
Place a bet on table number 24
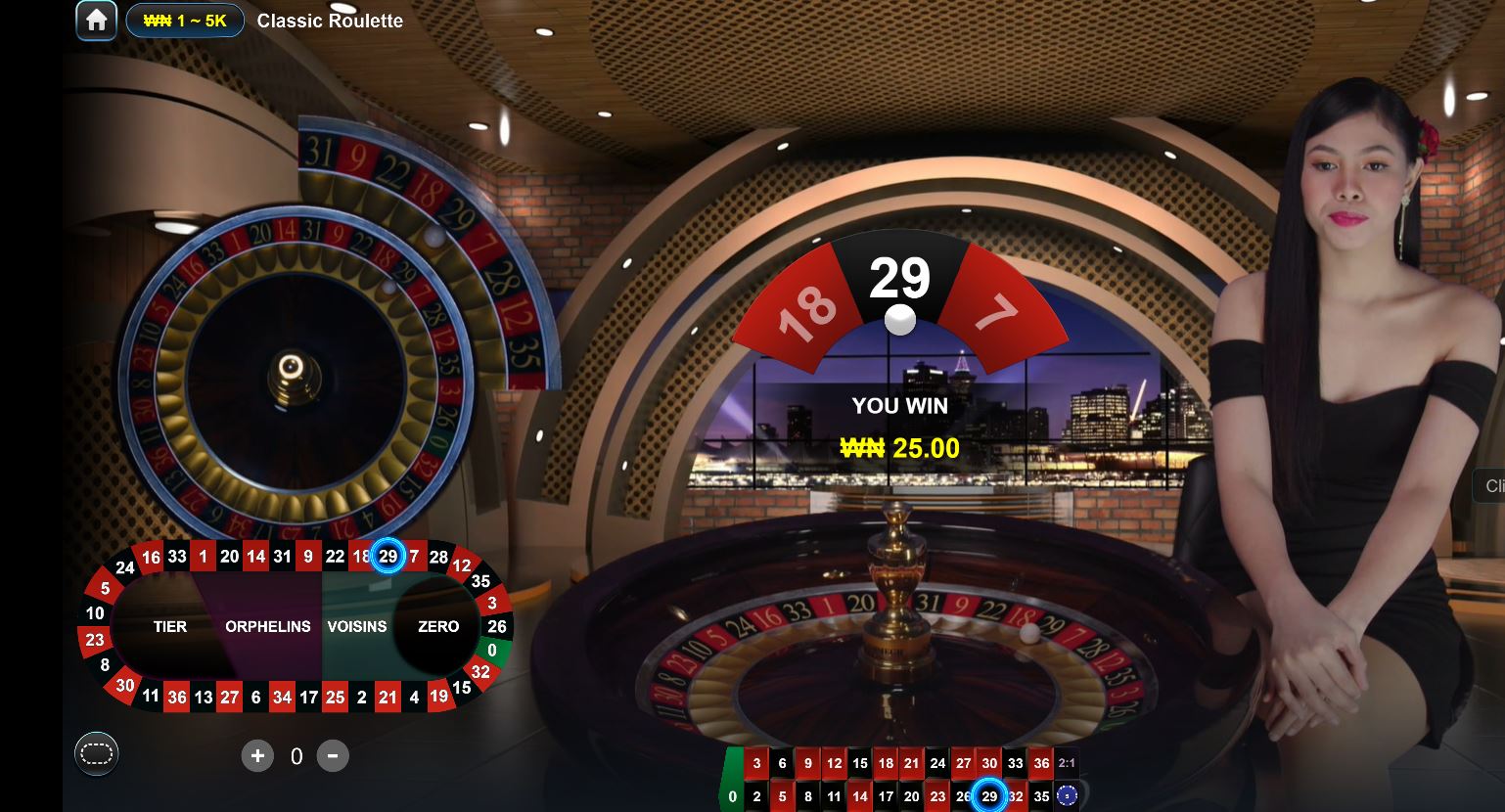pyautogui.click(x=937, y=764)
